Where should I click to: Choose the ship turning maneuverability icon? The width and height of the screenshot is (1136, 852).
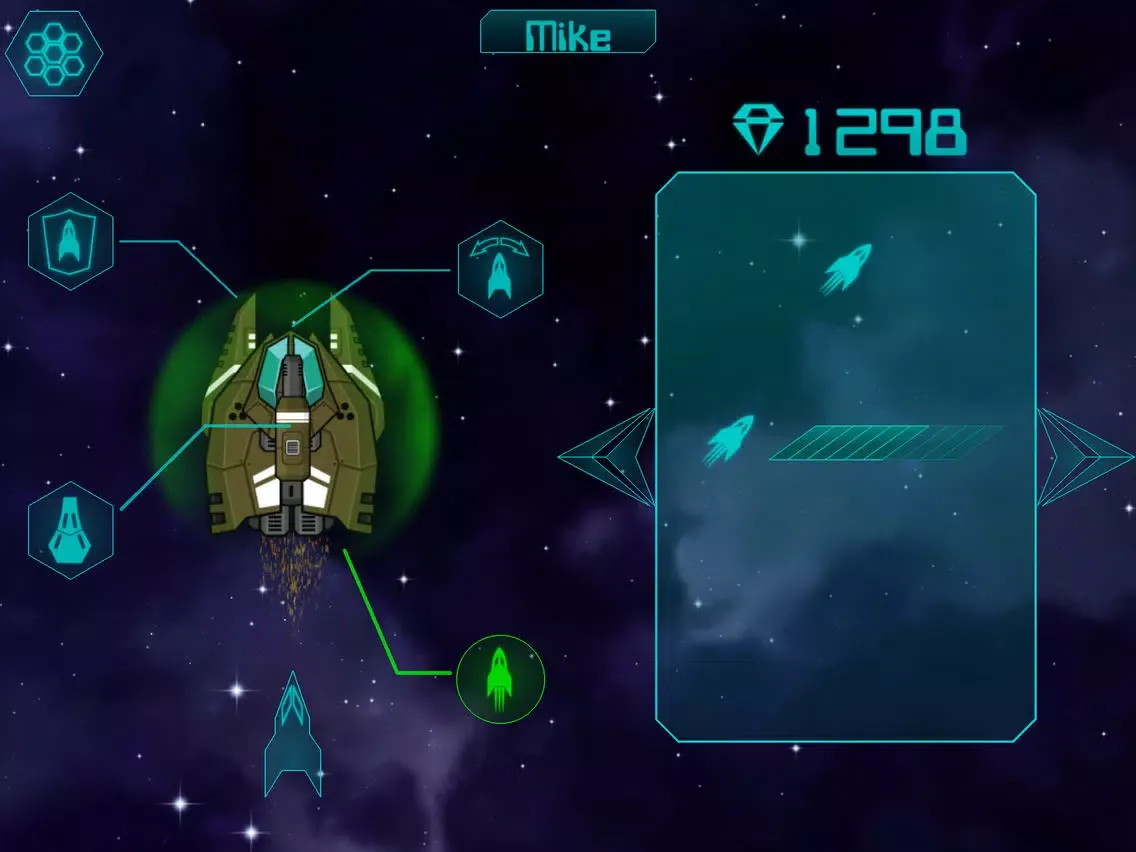(x=500, y=269)
